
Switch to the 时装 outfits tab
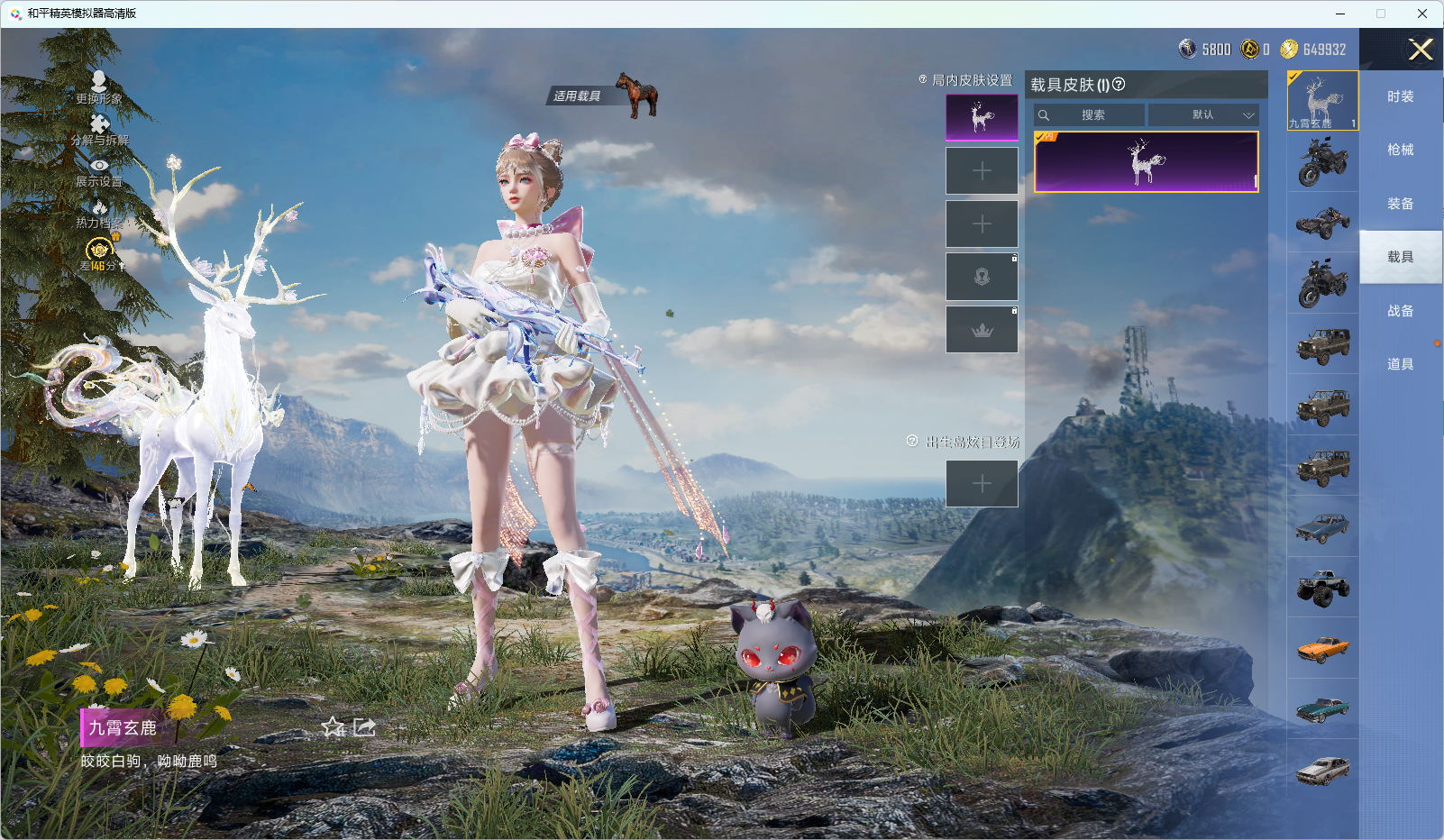pyautogui.click(x=1400, y=96)
